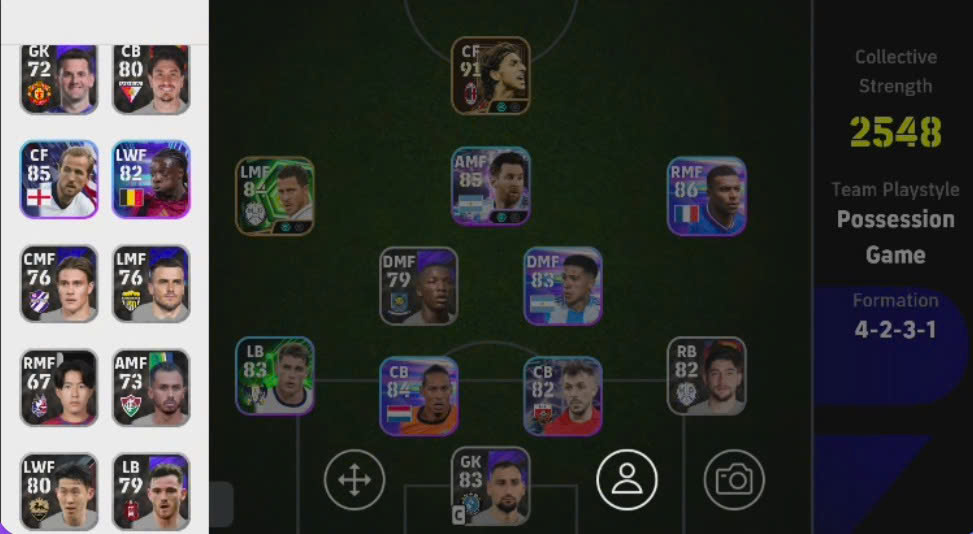The image size is (973, 534).
Task: Open the player profile icon button
Action: click(x=627, y=480)
